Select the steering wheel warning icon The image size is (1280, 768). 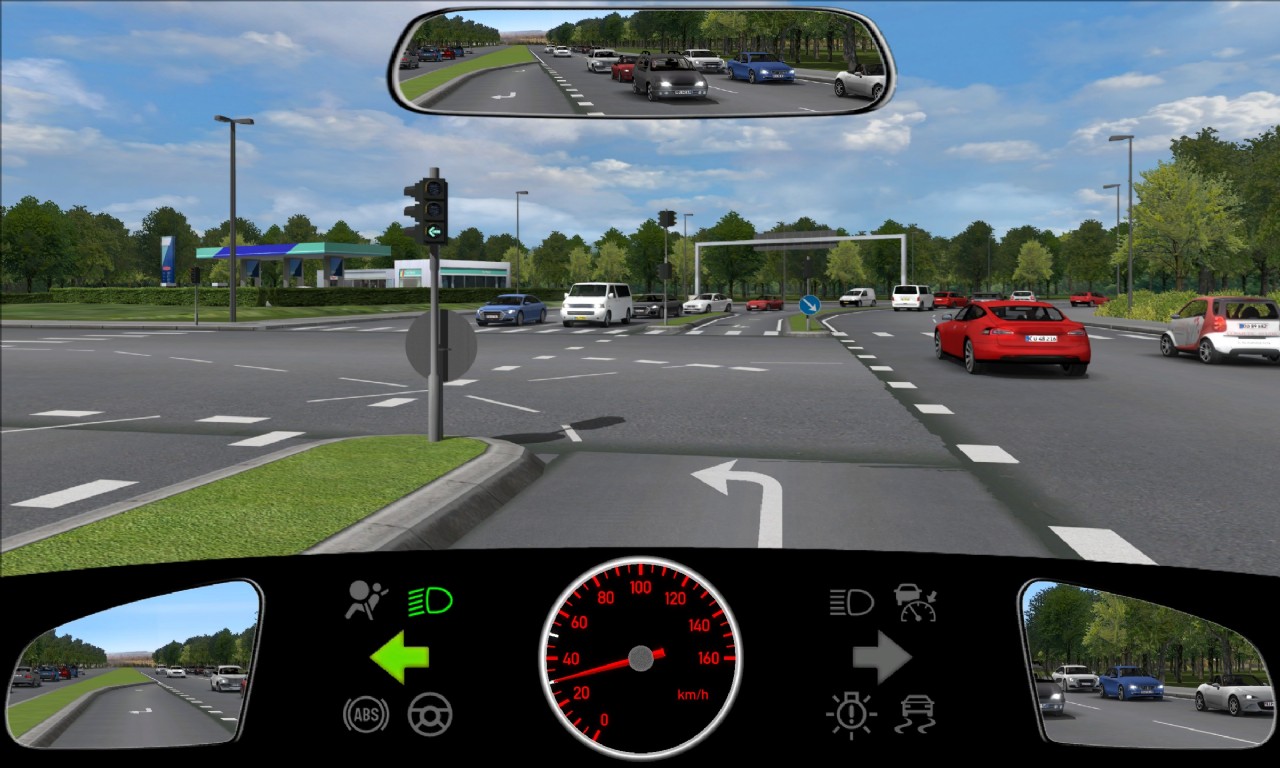pyautogui.click(x=430, y=714)
